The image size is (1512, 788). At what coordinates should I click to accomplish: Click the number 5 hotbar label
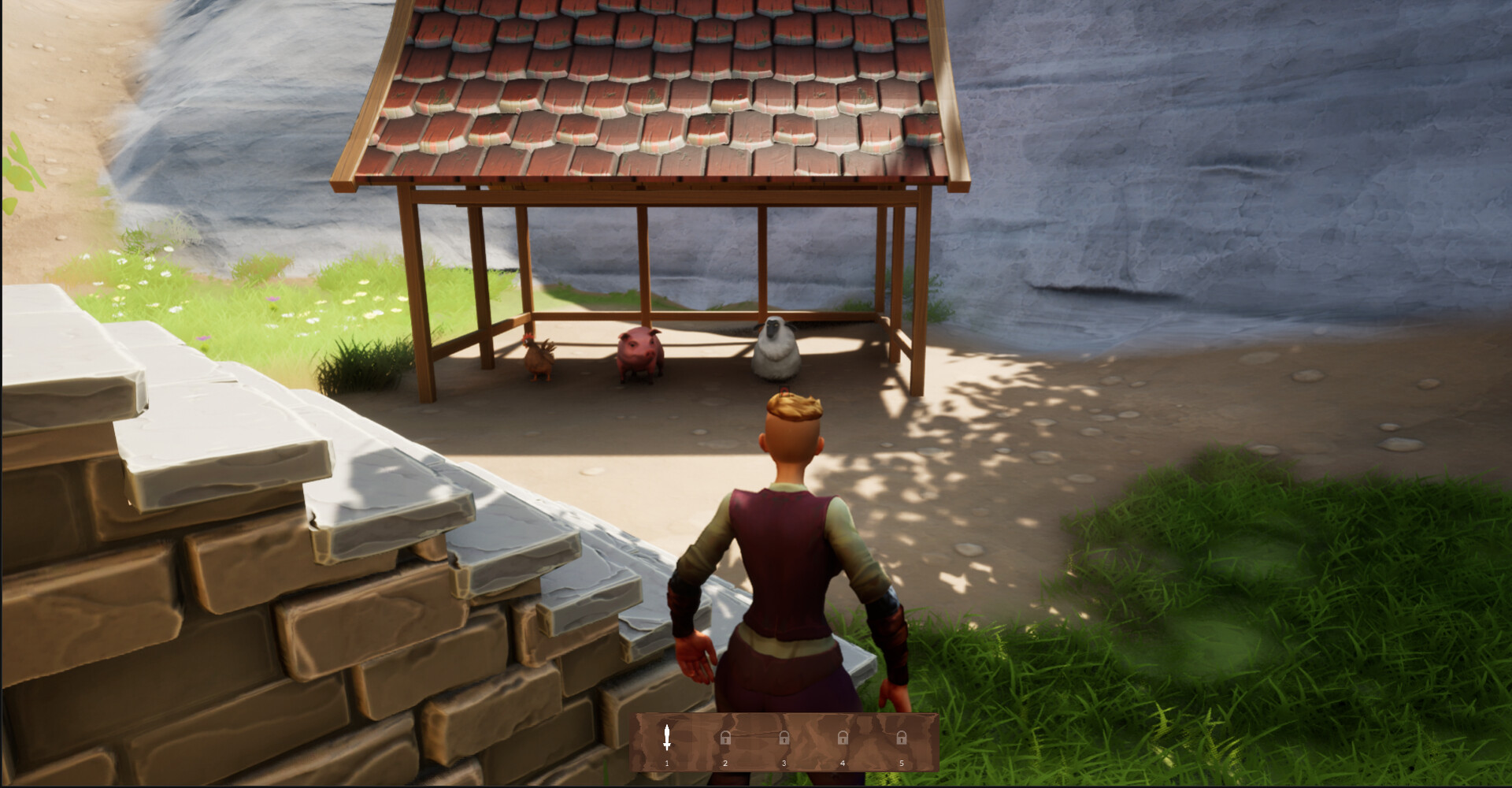tap(902, 763)
